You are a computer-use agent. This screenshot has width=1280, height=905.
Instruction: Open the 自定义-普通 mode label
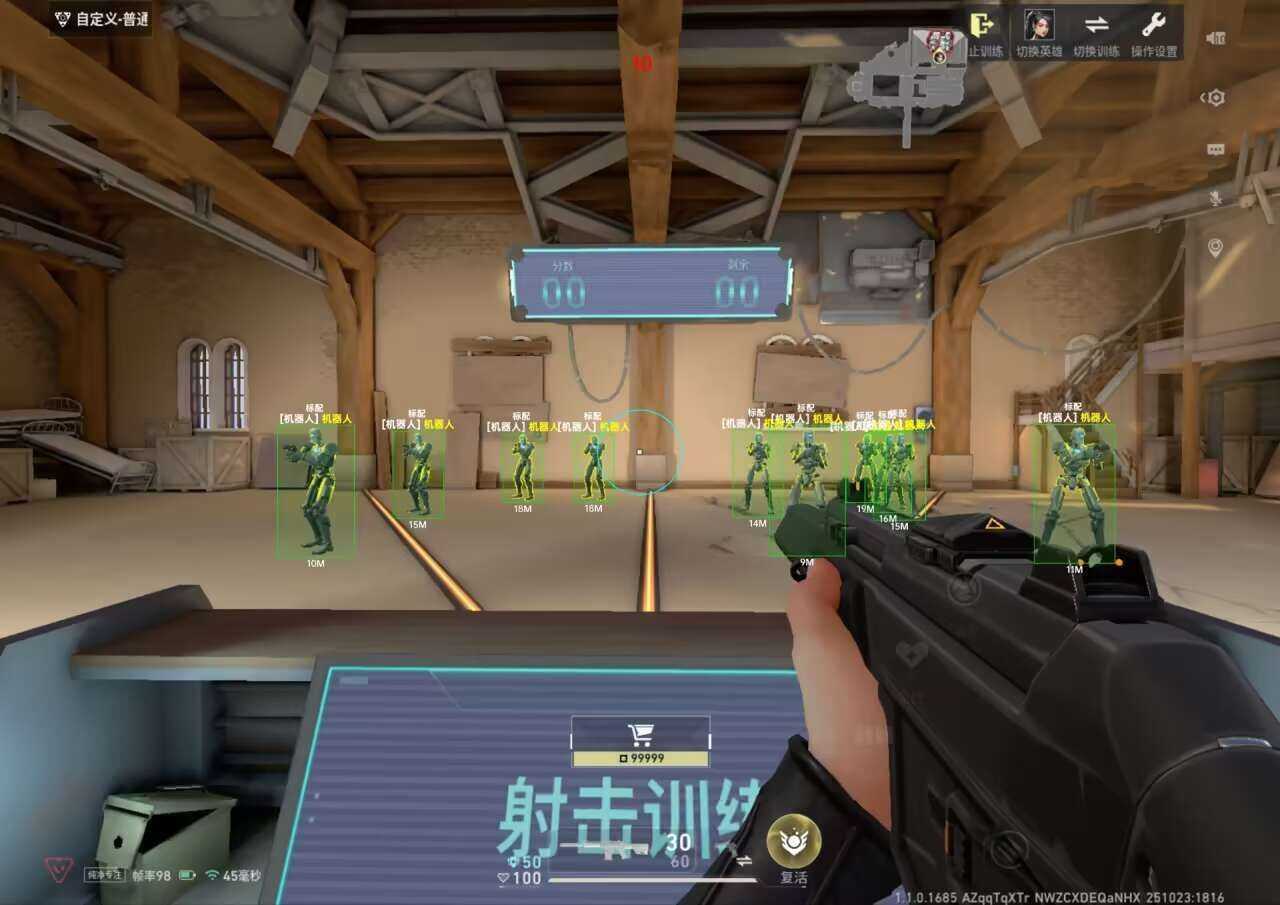pyautogui.click(x=101, y=19)
